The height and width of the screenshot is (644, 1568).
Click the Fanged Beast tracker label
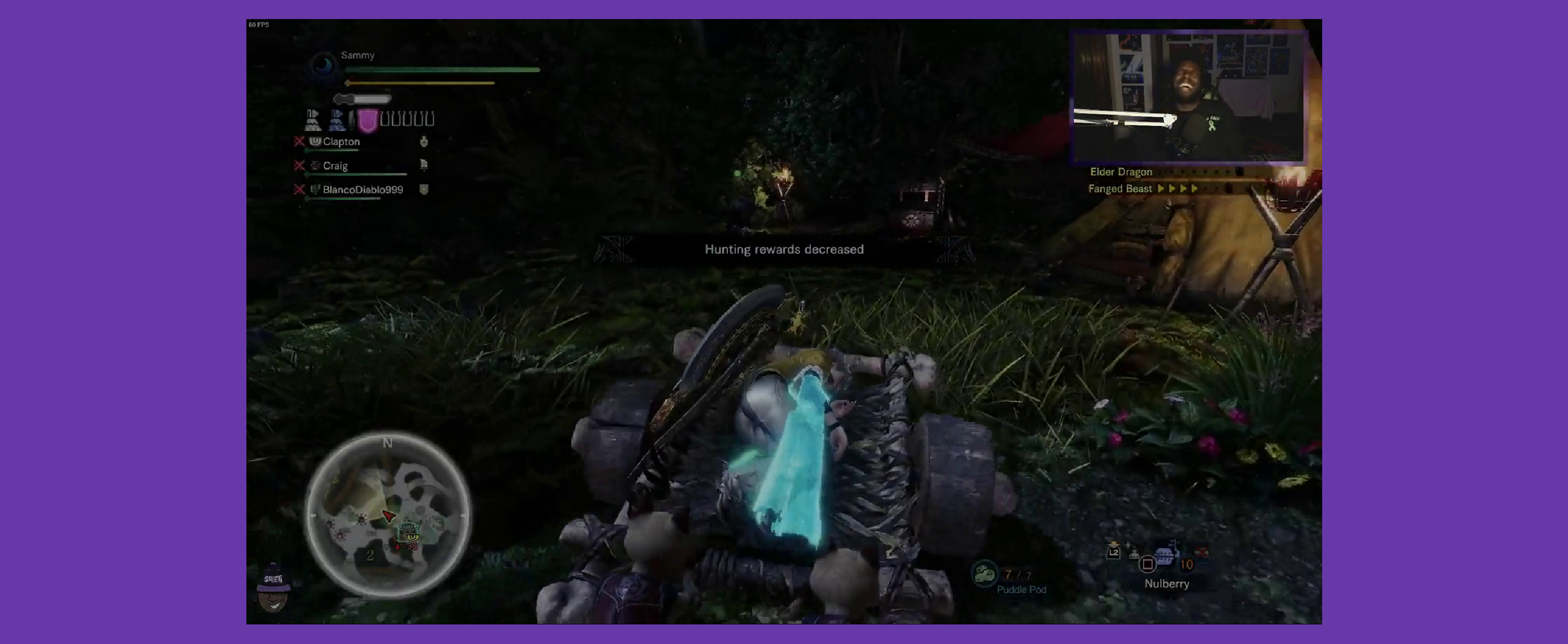point(1120,189)
